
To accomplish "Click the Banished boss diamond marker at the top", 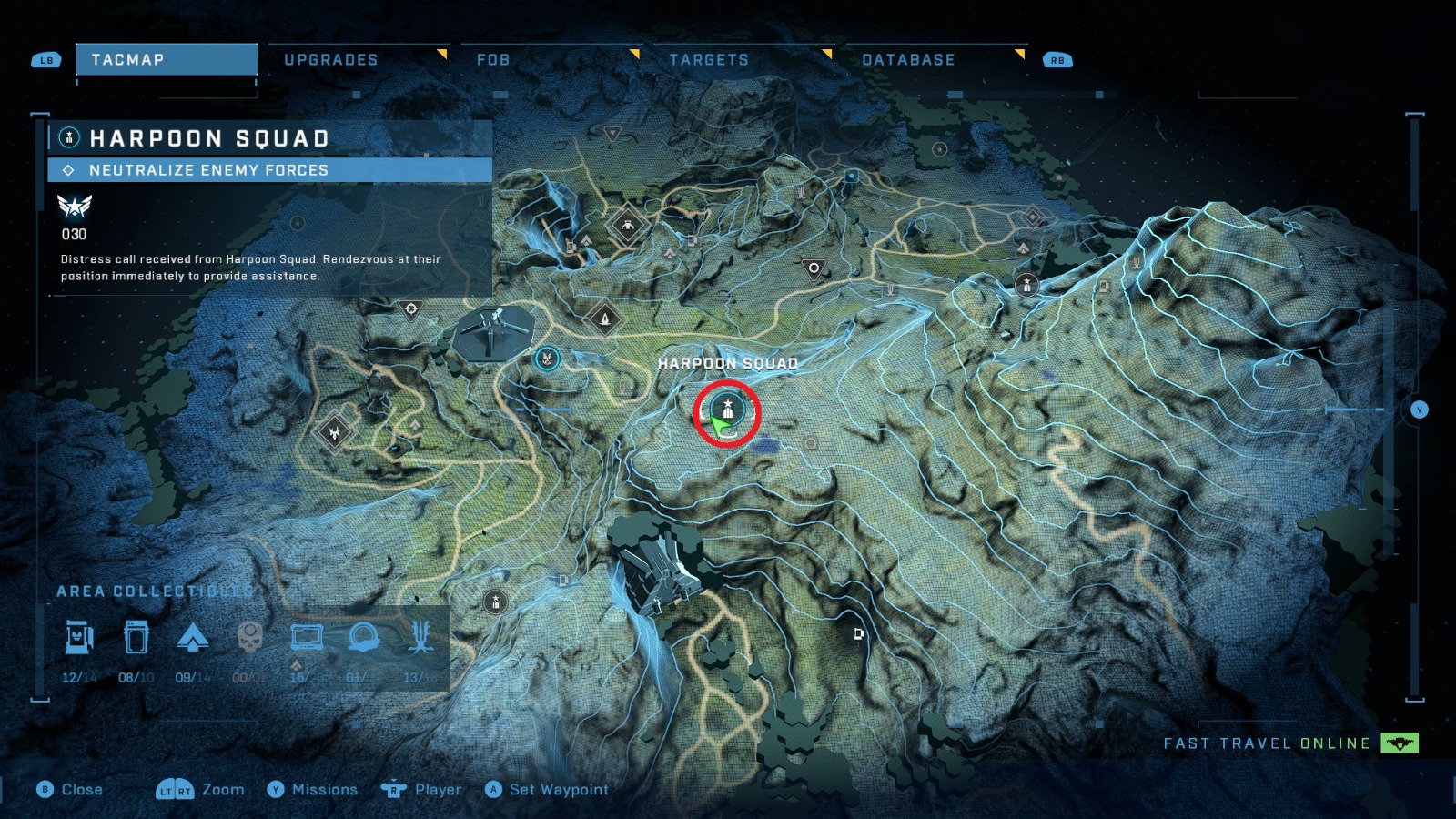I will (627, 225).
